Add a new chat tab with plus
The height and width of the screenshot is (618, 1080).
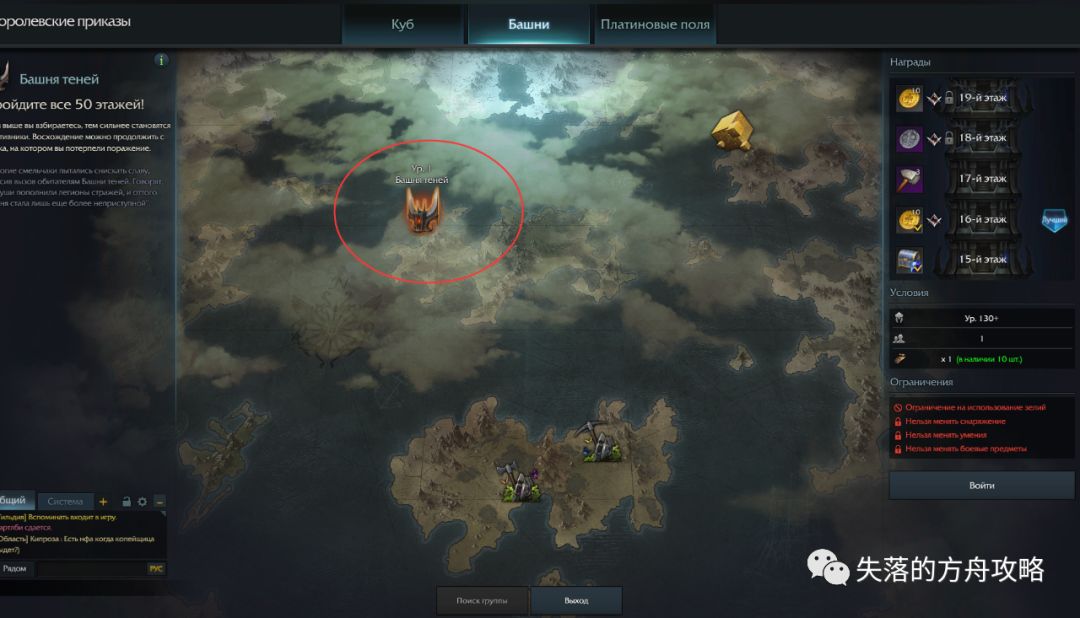pos(103,501)
